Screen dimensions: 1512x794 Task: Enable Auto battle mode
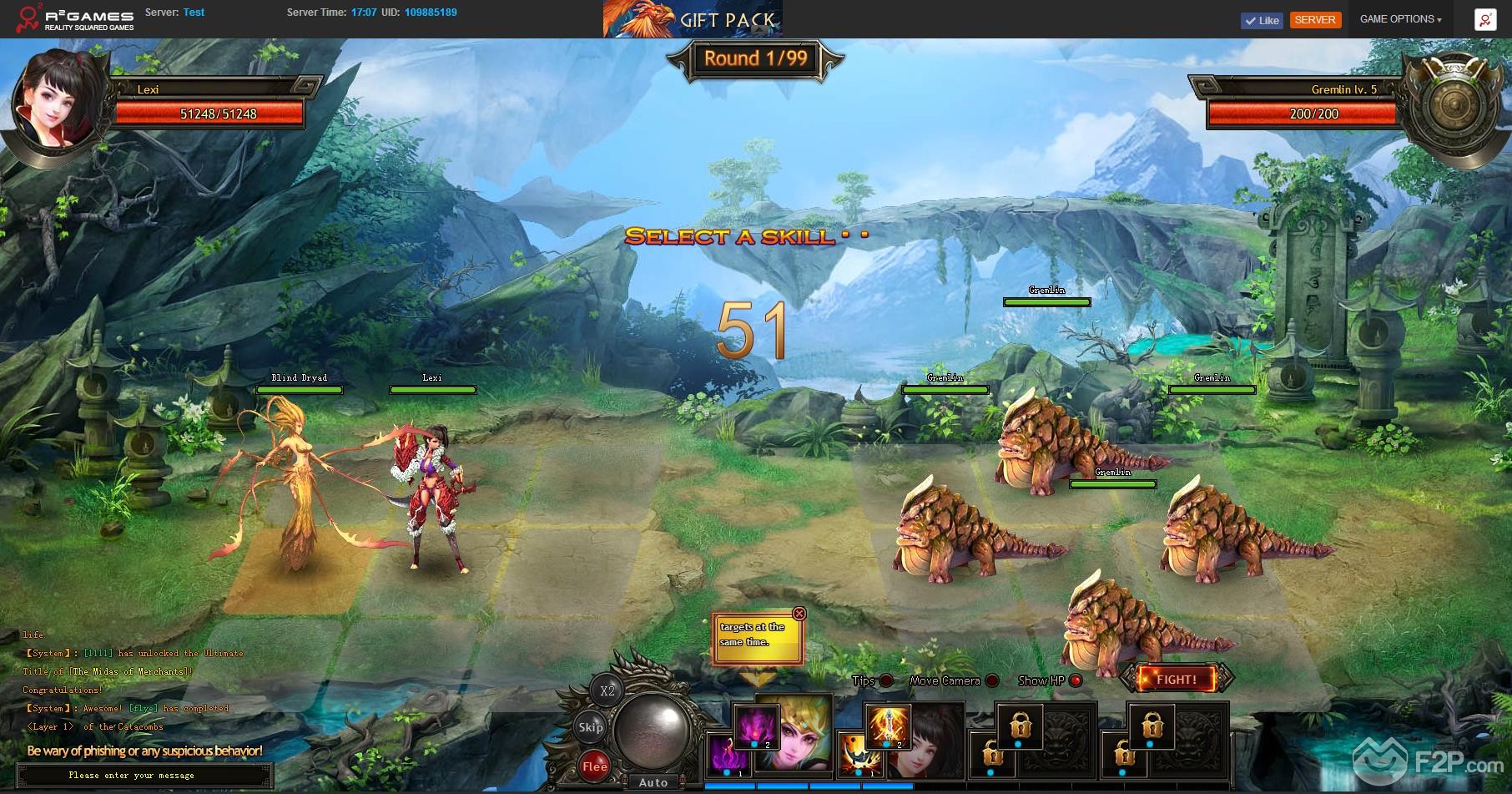(653, 782)
